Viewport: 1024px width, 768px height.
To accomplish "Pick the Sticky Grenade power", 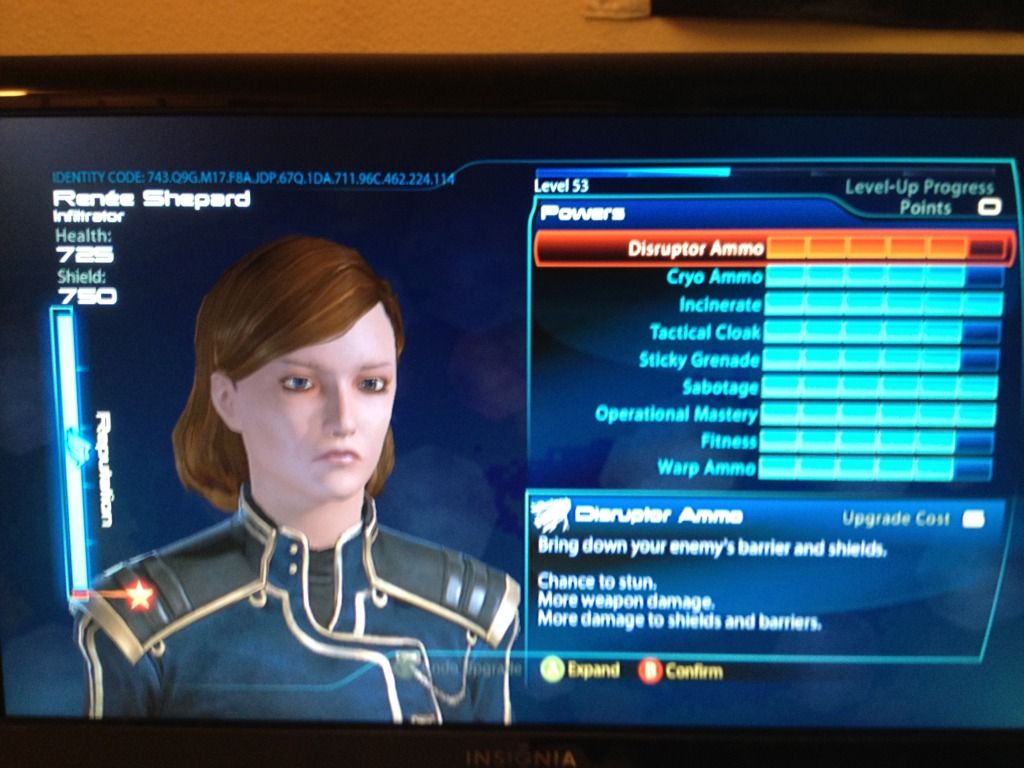I will [699, 360].
